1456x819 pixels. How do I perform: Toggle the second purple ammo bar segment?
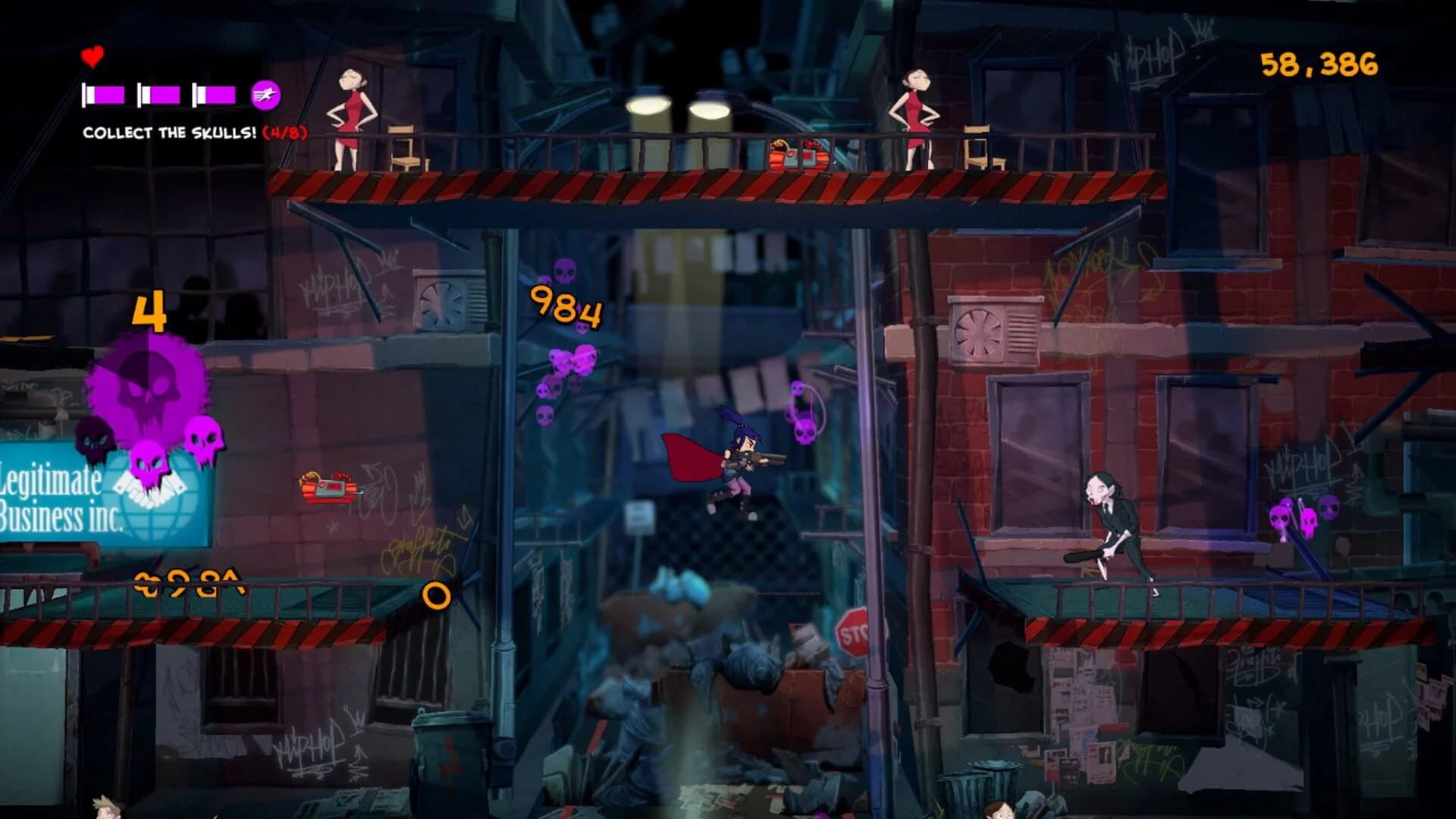(x=157, y=94)
